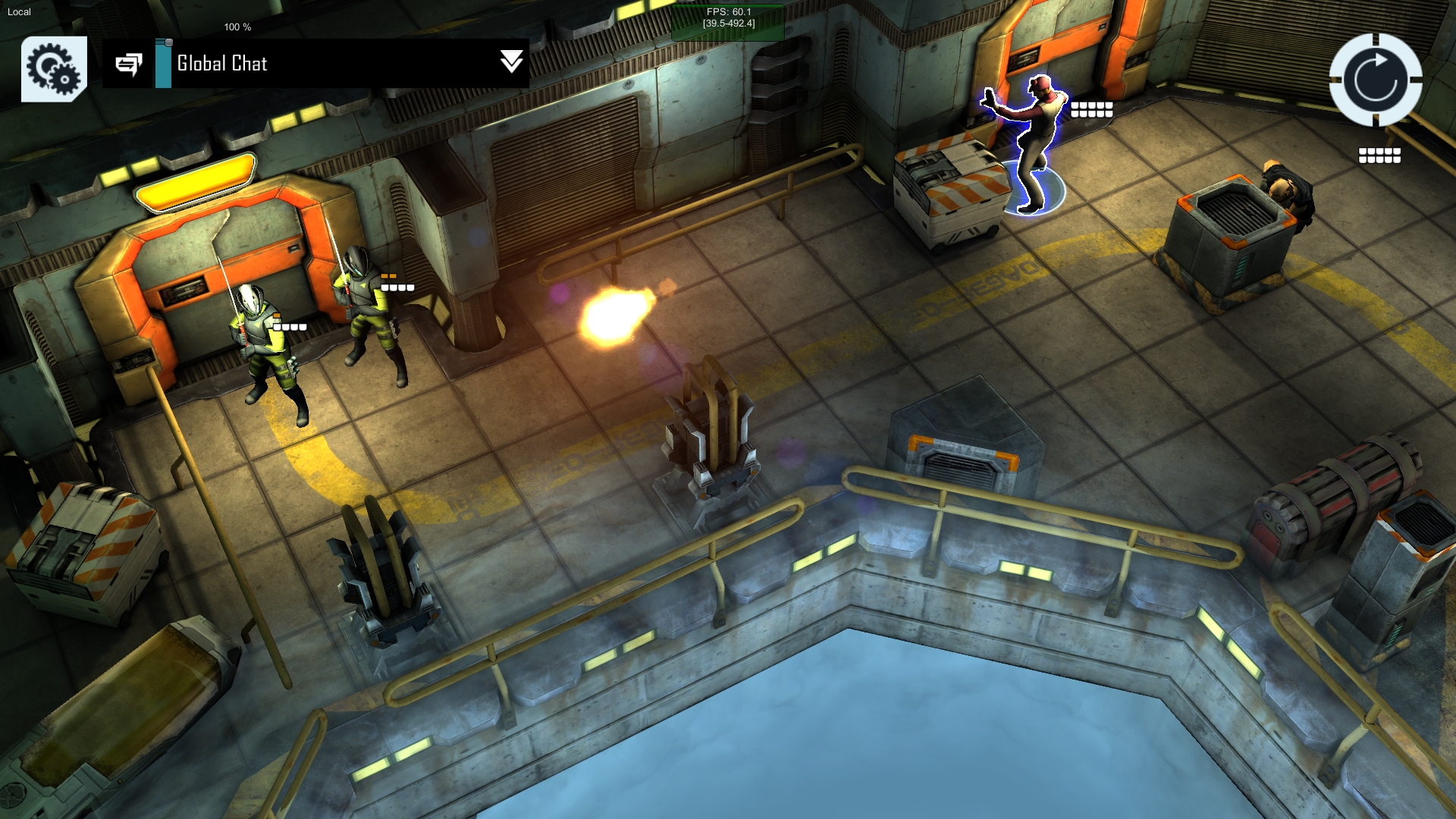Click the circular end turn button
1456x819 pixels.
[1375, 80]
